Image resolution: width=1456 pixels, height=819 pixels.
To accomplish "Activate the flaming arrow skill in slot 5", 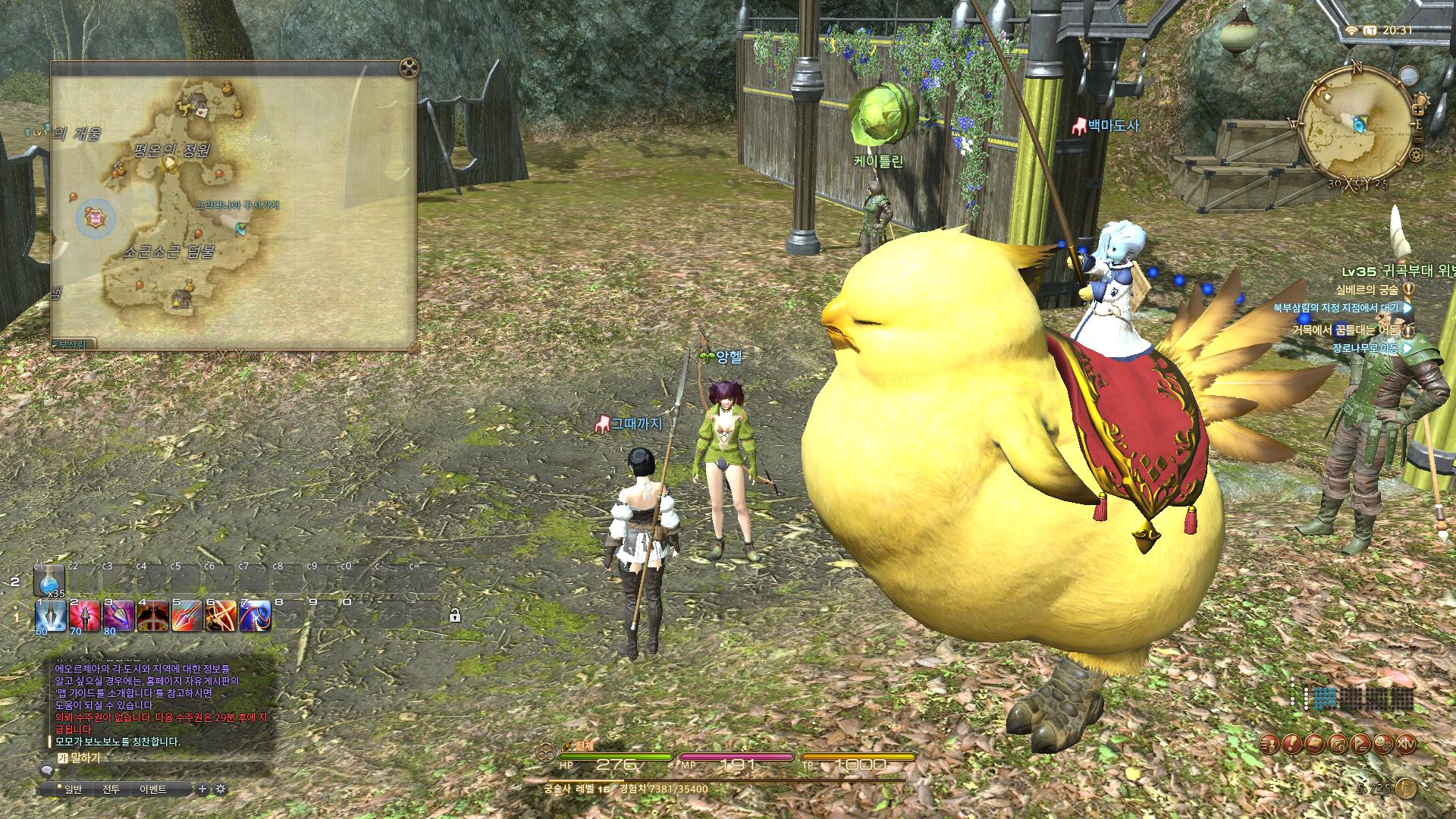I will pos(187,617).
